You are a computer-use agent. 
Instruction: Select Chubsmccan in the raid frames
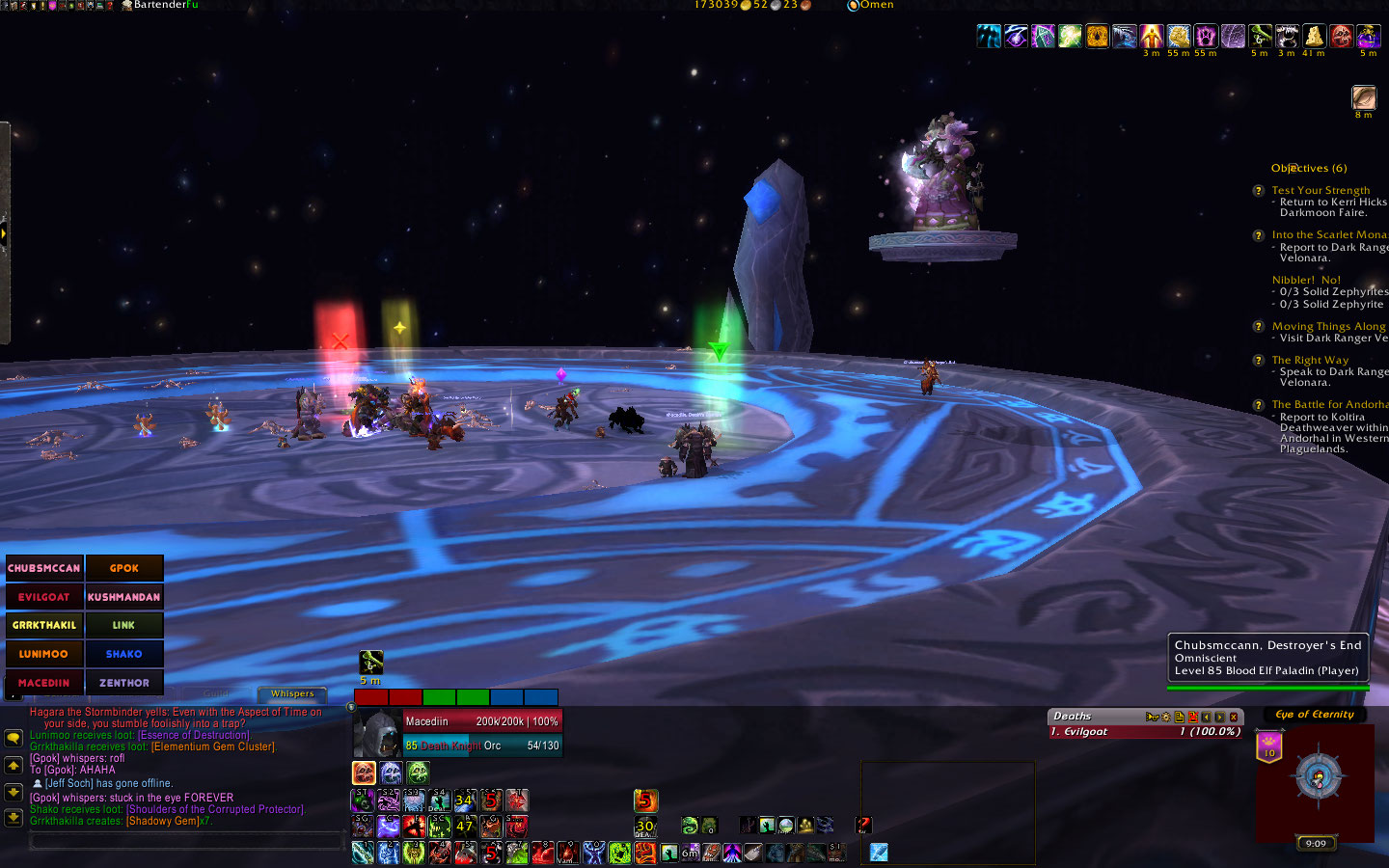tap(44, 568)
